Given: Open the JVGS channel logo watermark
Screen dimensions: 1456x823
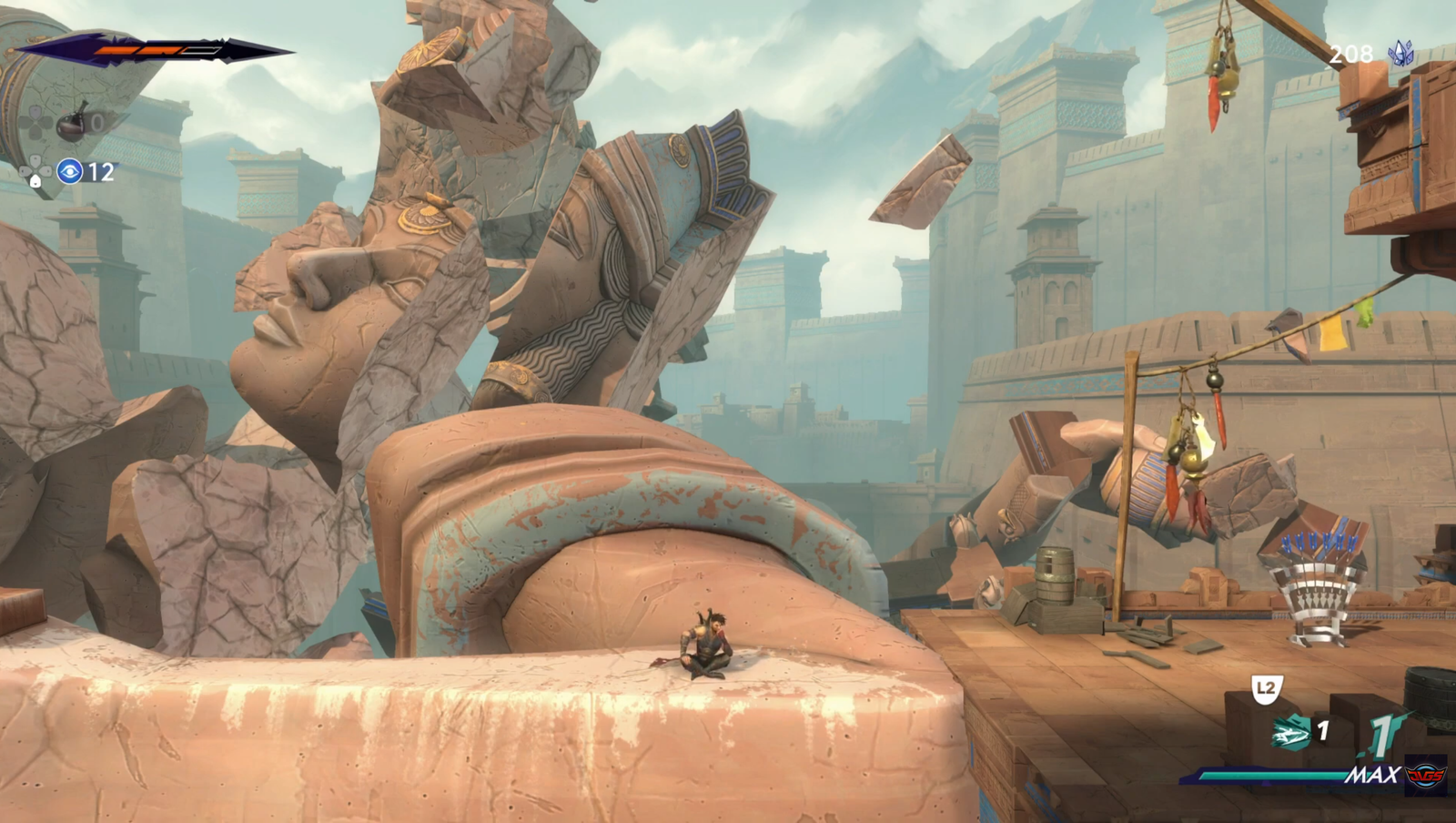Looking at the screenshot, I should point(1425,776).
